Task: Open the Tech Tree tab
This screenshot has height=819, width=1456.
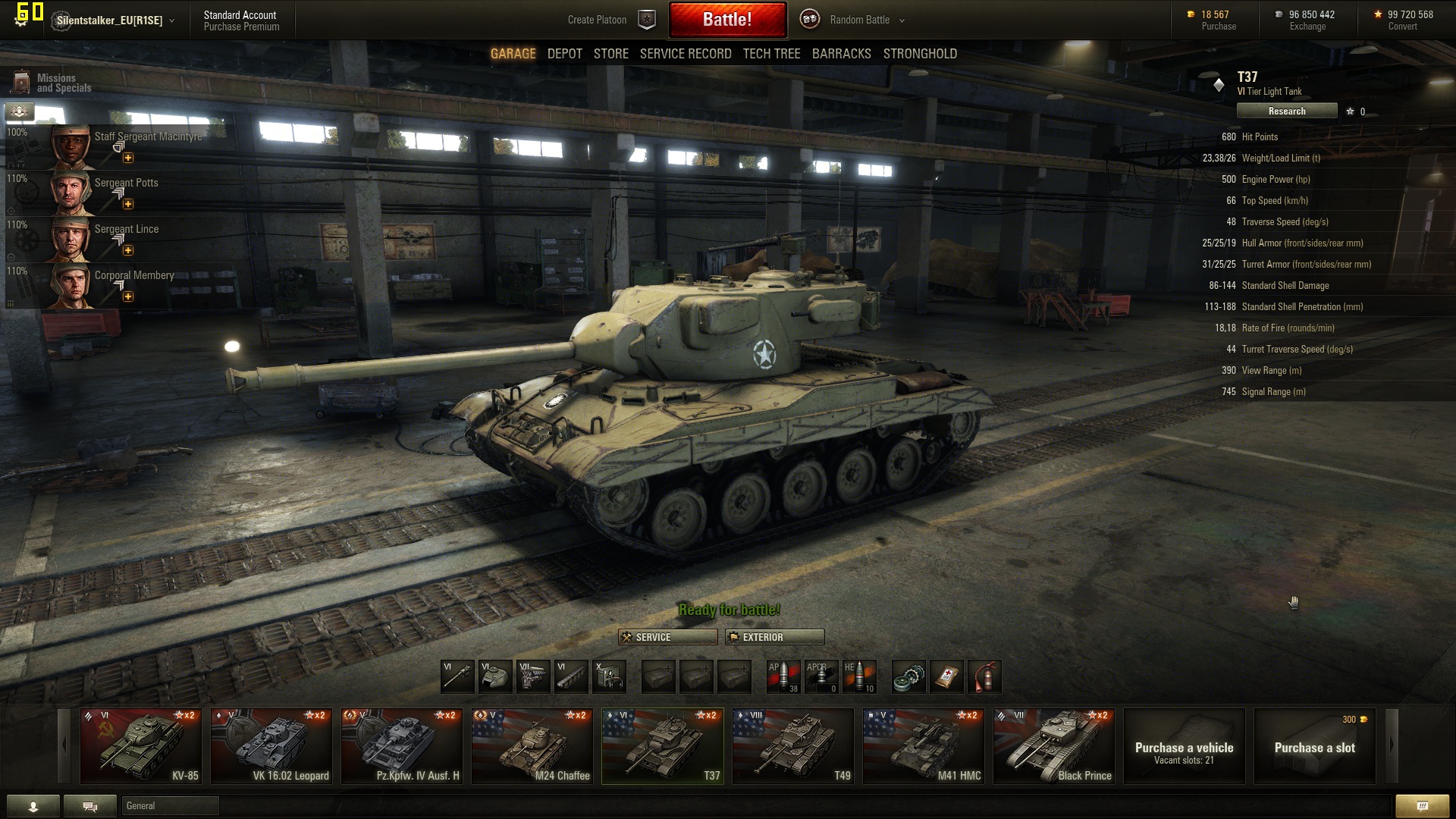Action: (x=771, y=54)
